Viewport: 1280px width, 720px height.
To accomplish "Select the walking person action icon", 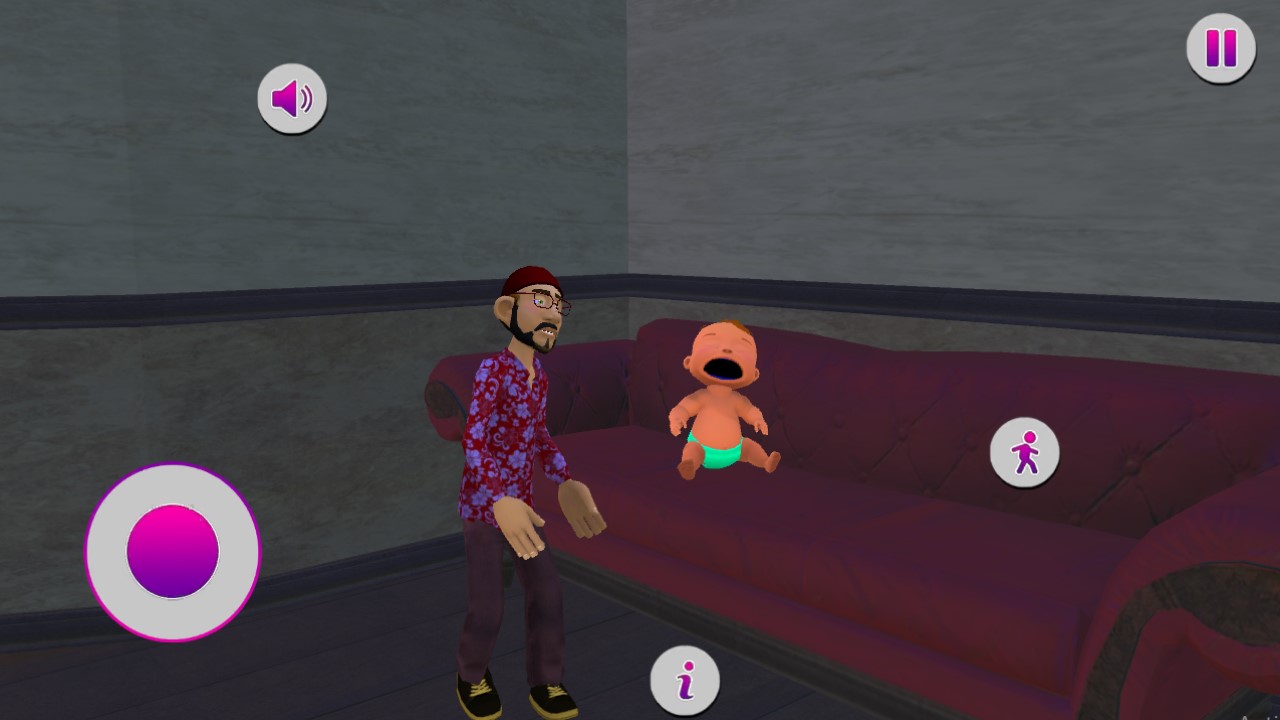I will coord(1024,452).
